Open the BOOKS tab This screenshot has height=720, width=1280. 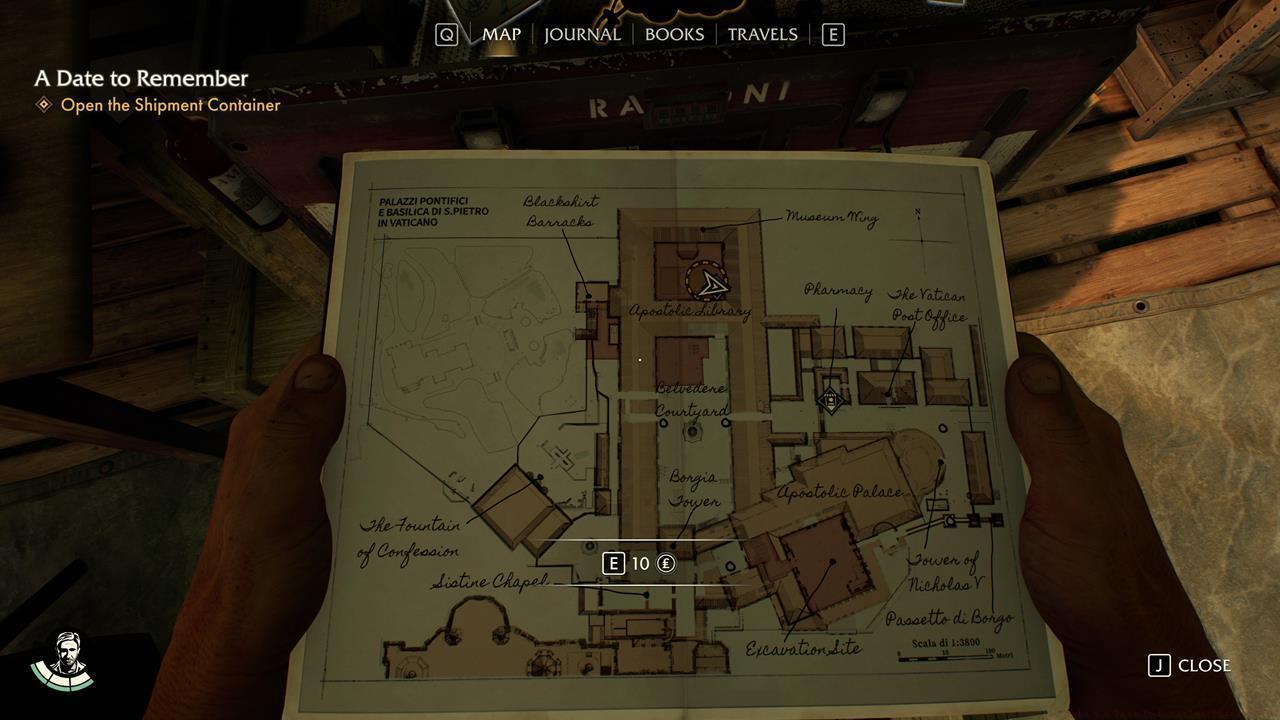point(675,34)
